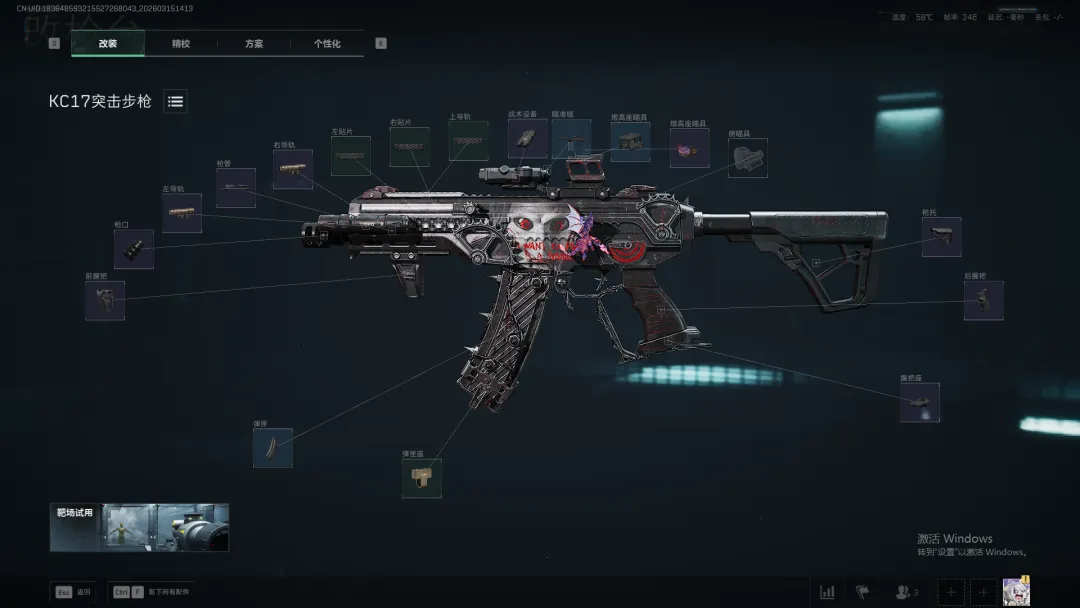Image resolution: width=1080 pixels, height=608 pixels.
Task: Select the 瞄准镜 scope slot
Action: [x=571, y=140]
